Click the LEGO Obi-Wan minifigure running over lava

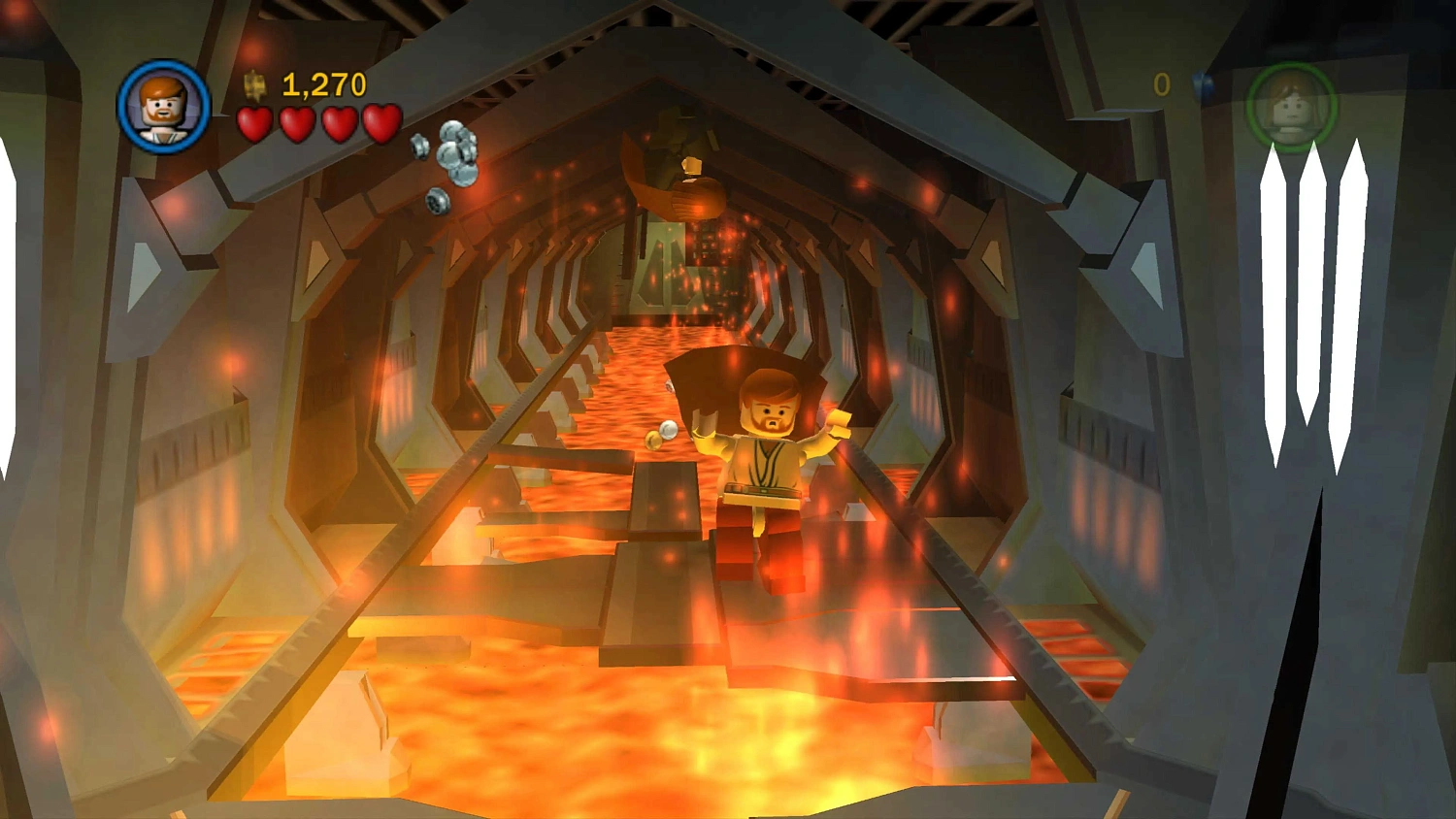pyautogui.click(x=767, y=466)
